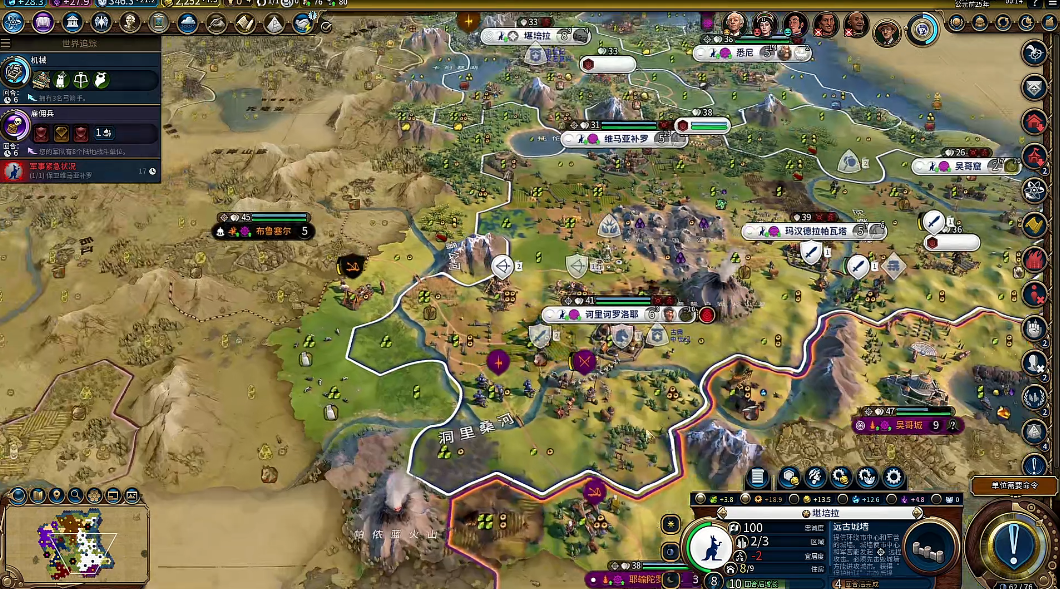Open the city details list icon

click(757, 478)
